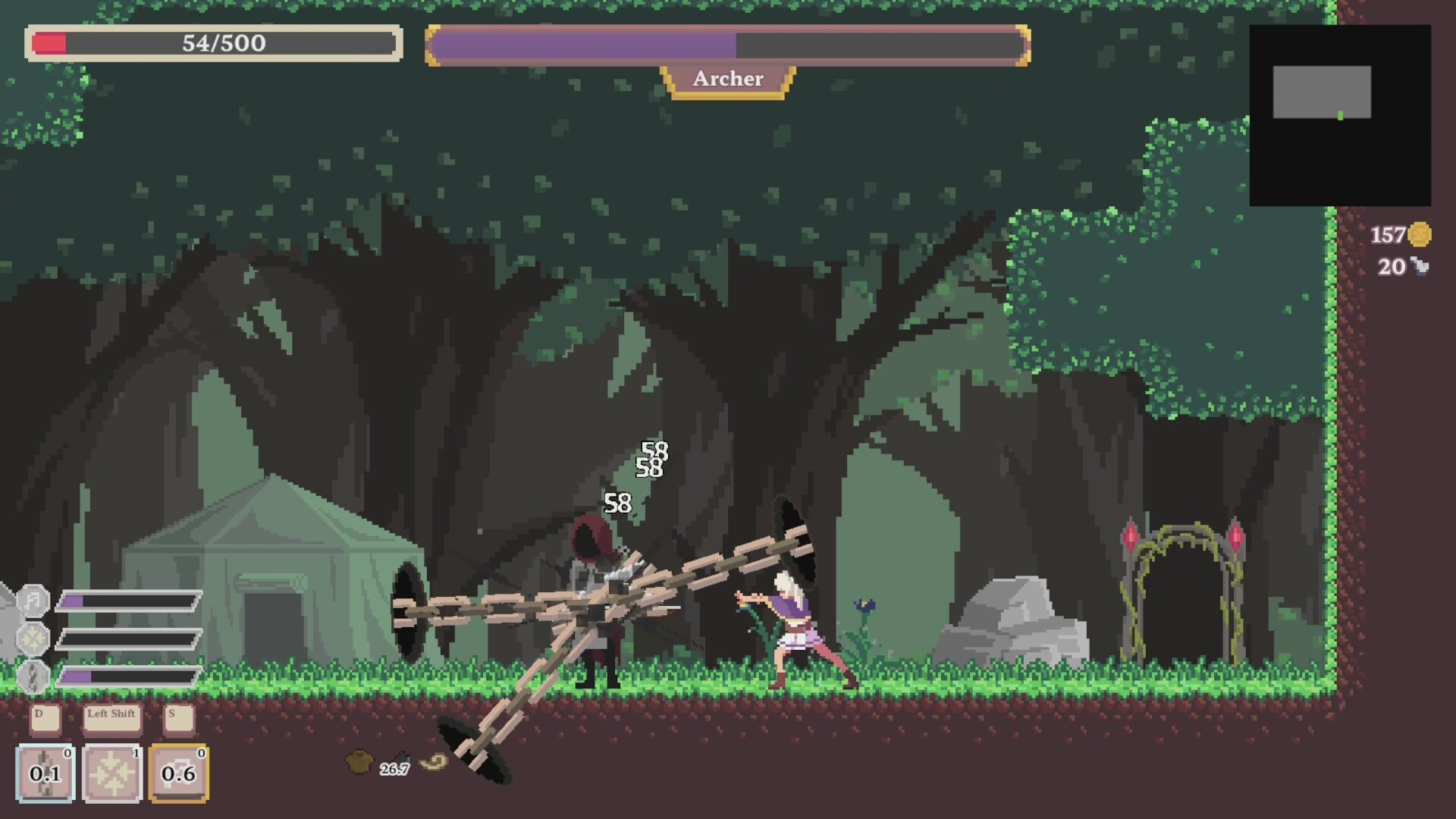Select the 0.1 rope ability slot
Viewport: 1456px width, 819px height.
click(x=47, y=772)
